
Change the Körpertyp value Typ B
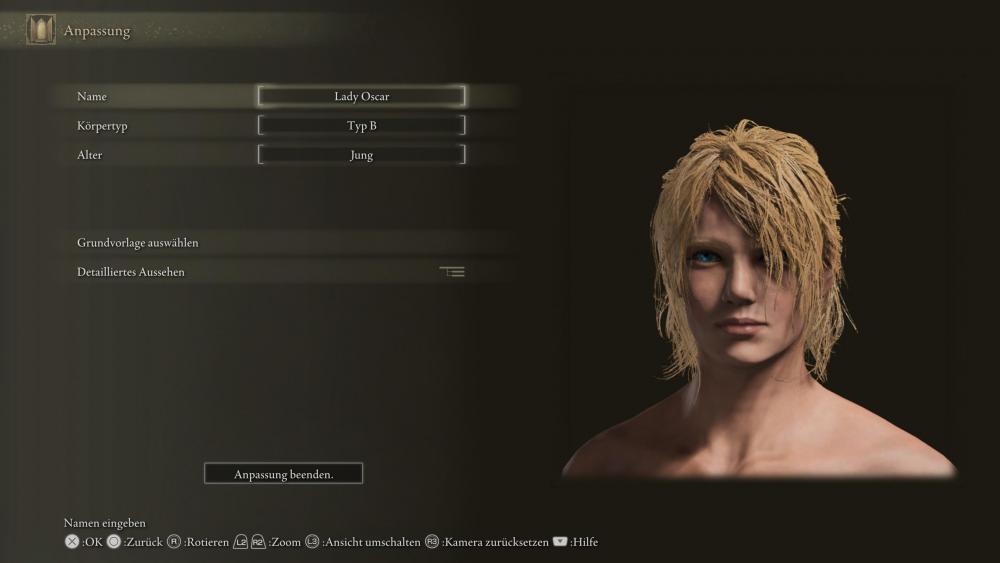click(361, 126)
